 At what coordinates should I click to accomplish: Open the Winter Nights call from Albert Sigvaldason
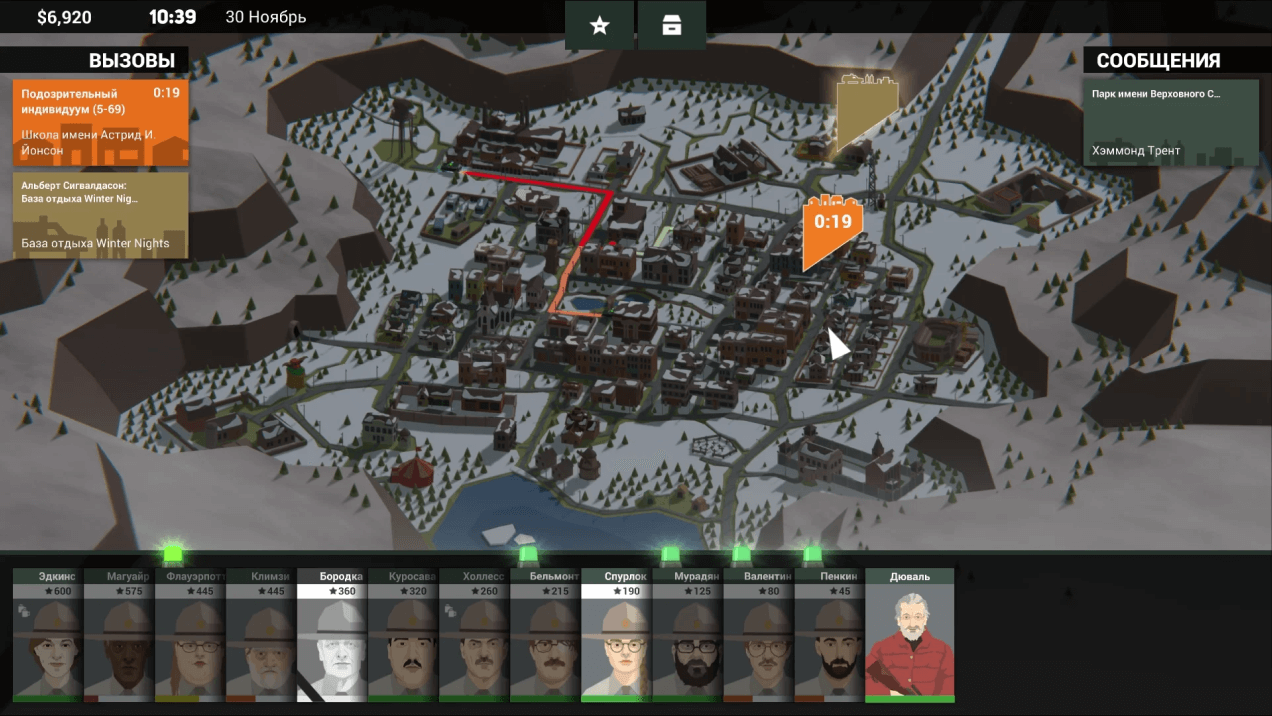pyautogui.click(x=101, y=215)
